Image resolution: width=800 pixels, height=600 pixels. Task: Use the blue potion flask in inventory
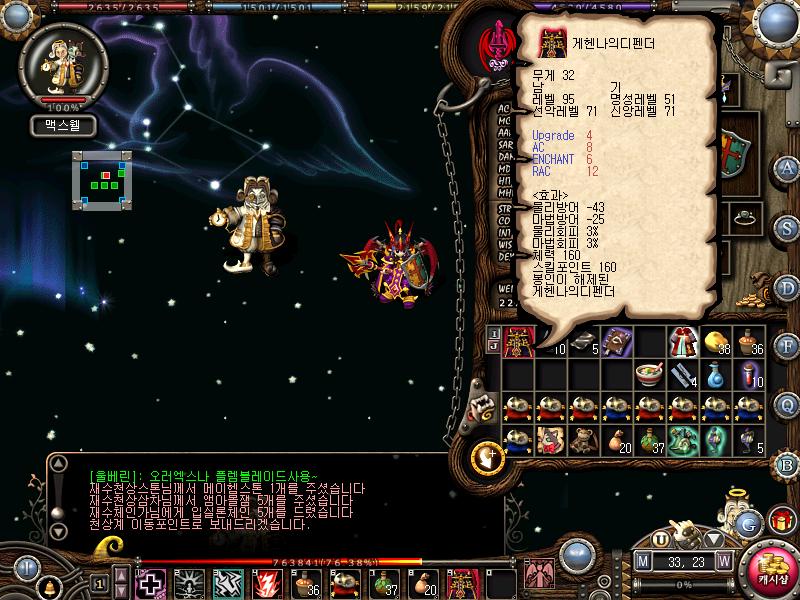(x=715, y=375)
